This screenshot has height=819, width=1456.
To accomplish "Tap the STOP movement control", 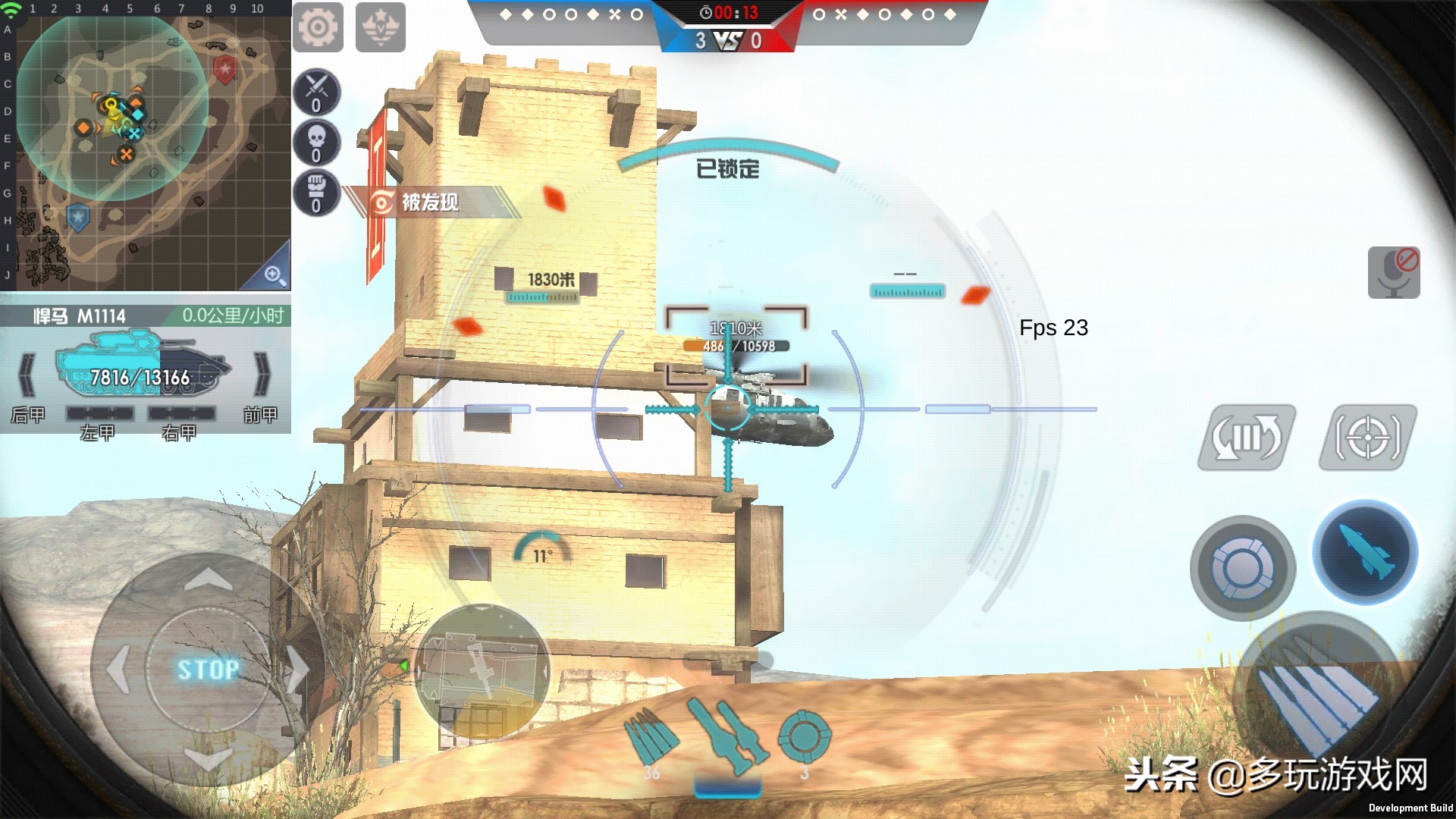I will coord(208,670).
